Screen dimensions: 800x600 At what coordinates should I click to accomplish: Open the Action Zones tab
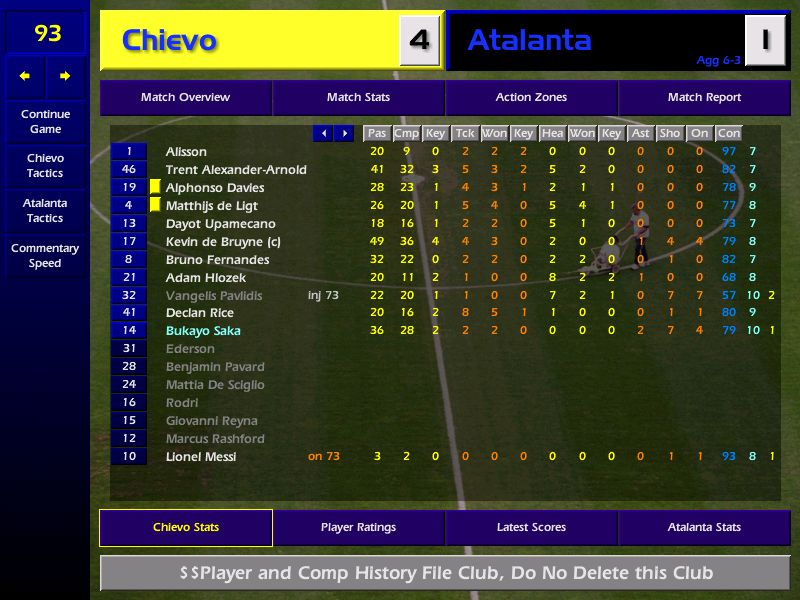pyautogui.click(x=531, y=98)
